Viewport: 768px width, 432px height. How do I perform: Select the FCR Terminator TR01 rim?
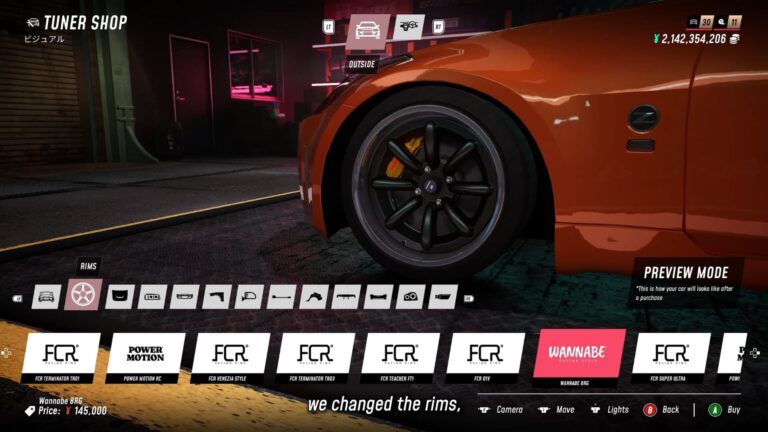pos(61,354)
